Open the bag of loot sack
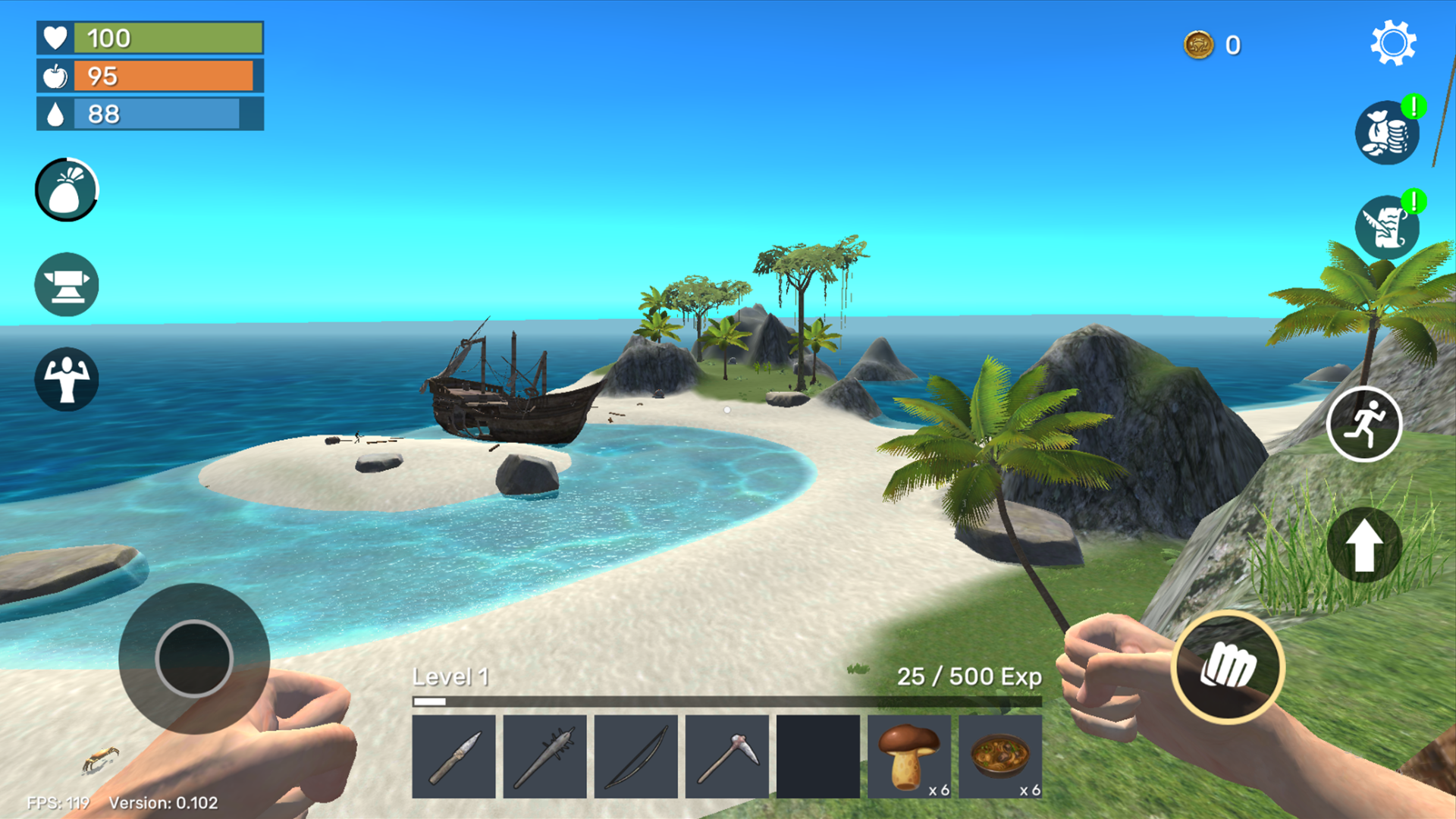Screen dimensions: 1456x819 pyautogui.click(x=66, y=190)
